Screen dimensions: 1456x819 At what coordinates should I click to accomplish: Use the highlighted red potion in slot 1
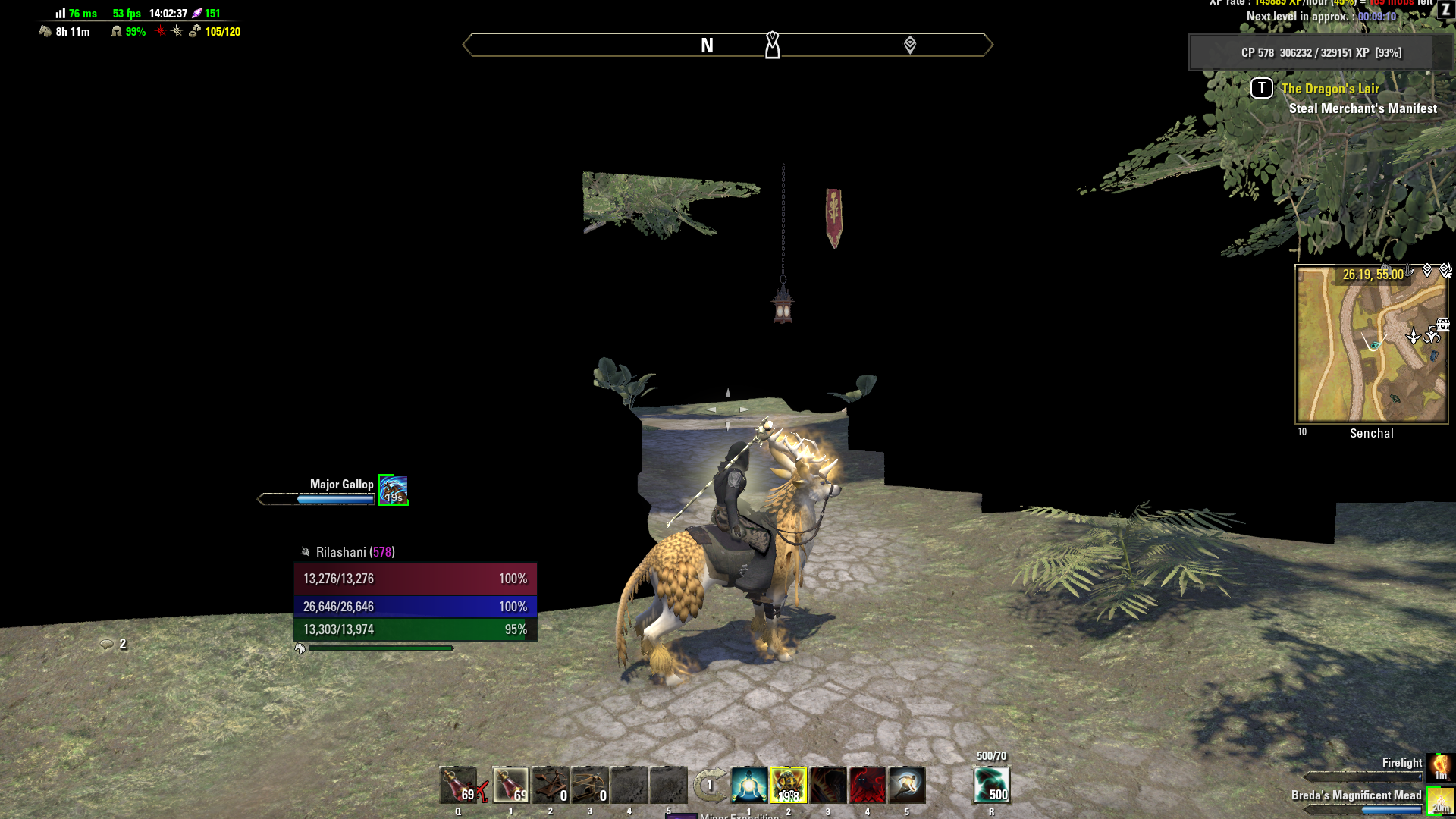pyautogui.click(x=511, y=785)
